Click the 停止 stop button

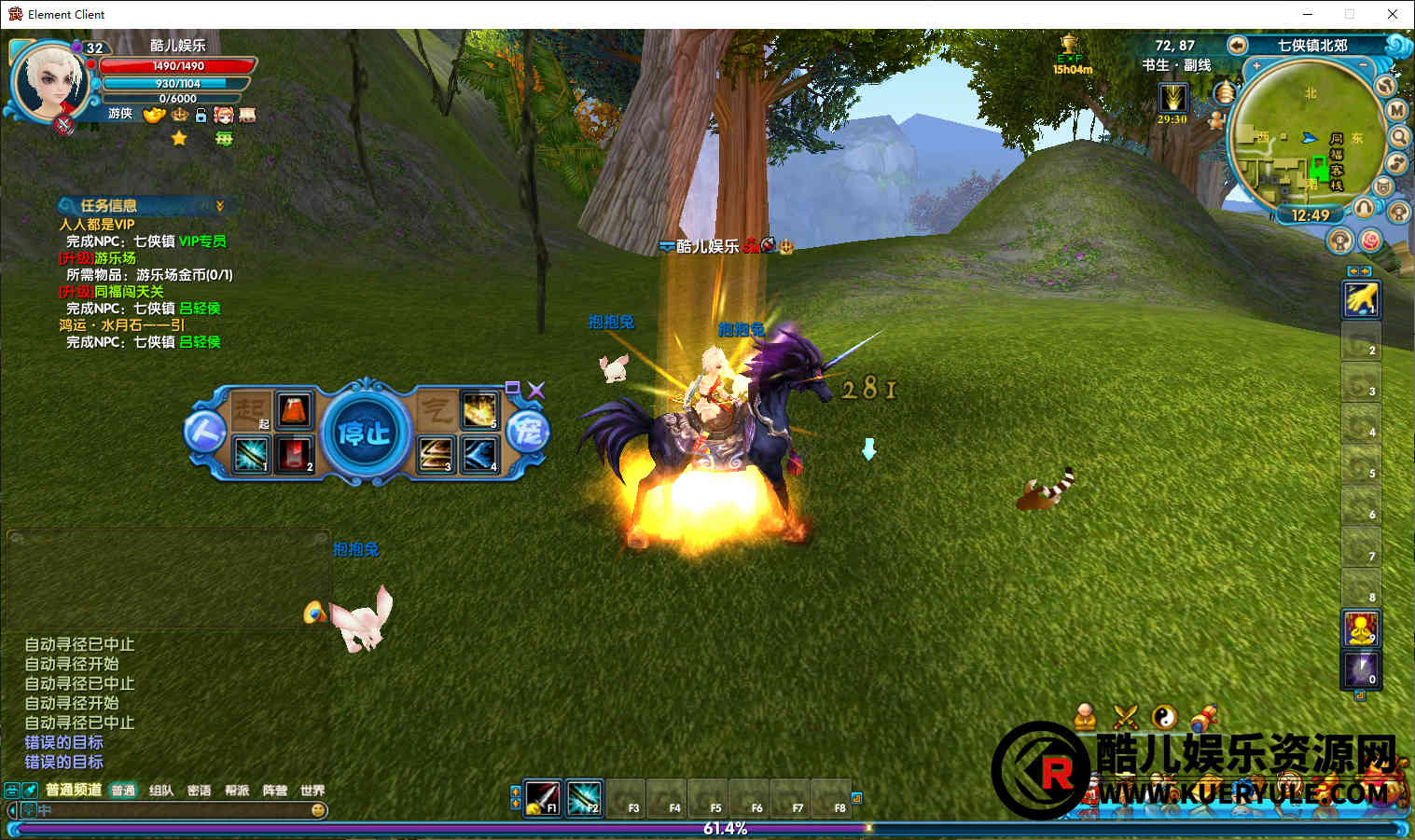pos(365,432)
